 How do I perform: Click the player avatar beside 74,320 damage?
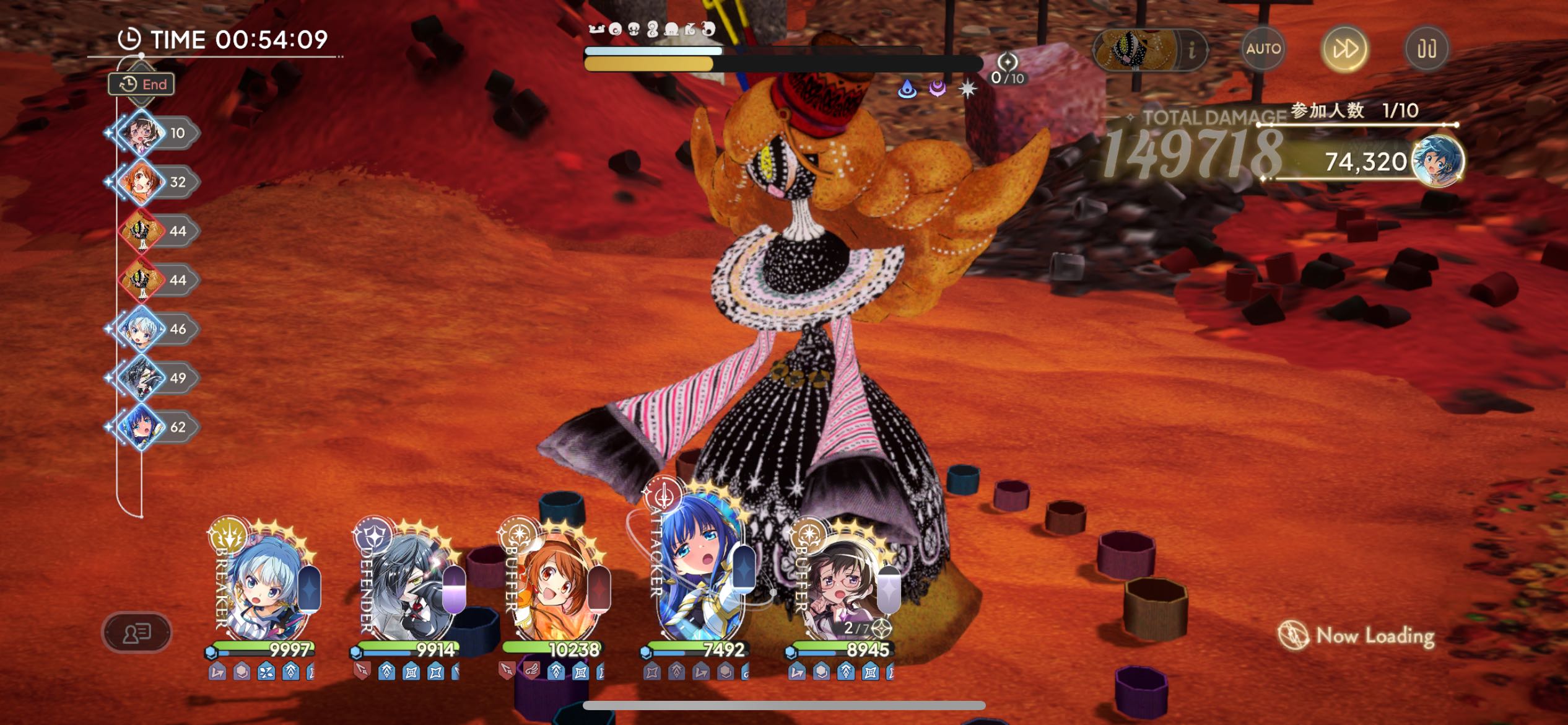[1437, 160]
